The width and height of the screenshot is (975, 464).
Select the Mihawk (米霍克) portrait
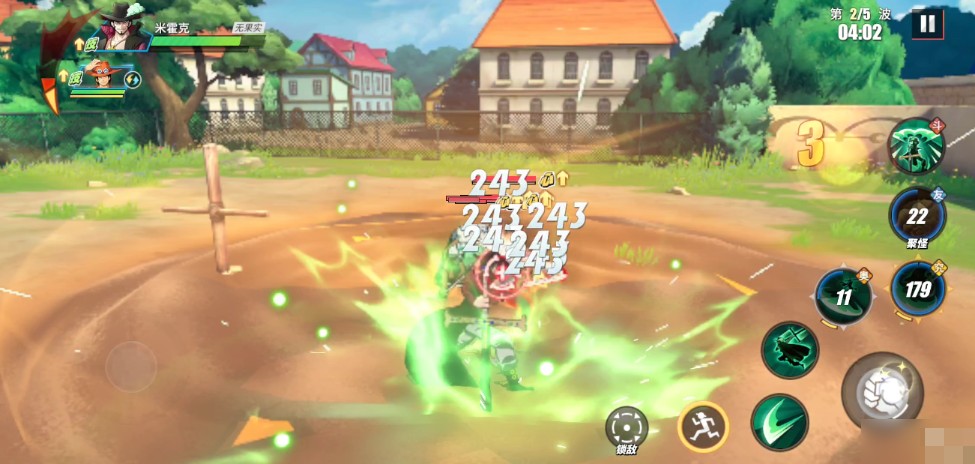click(x=125, y=30)
